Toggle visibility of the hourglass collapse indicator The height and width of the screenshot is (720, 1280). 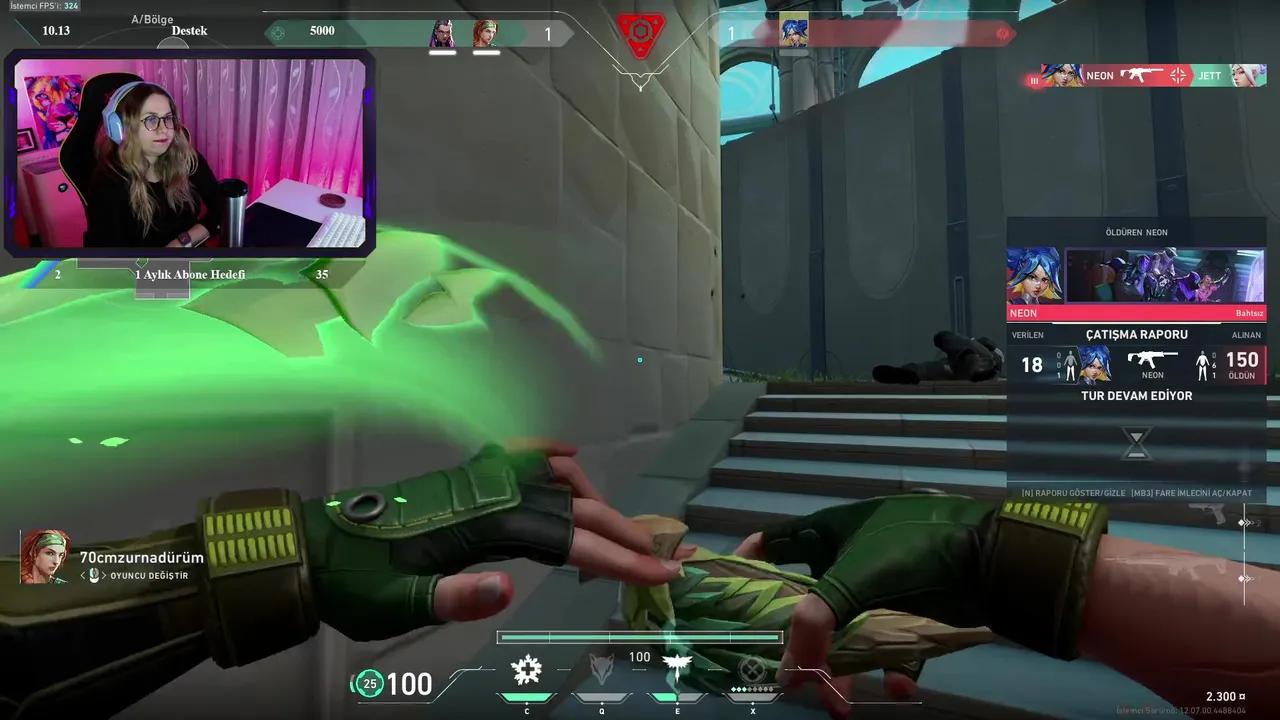click(1136, 442)
